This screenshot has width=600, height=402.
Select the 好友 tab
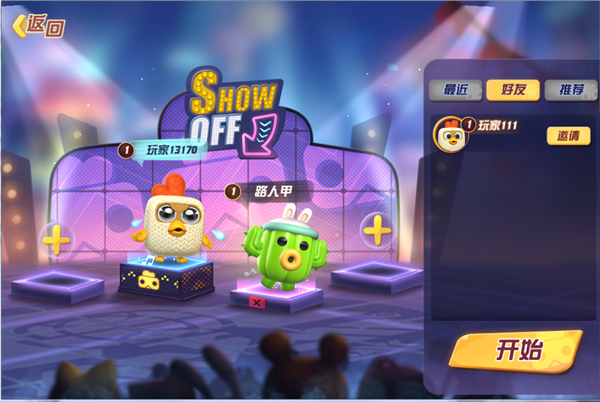[513, 89]
